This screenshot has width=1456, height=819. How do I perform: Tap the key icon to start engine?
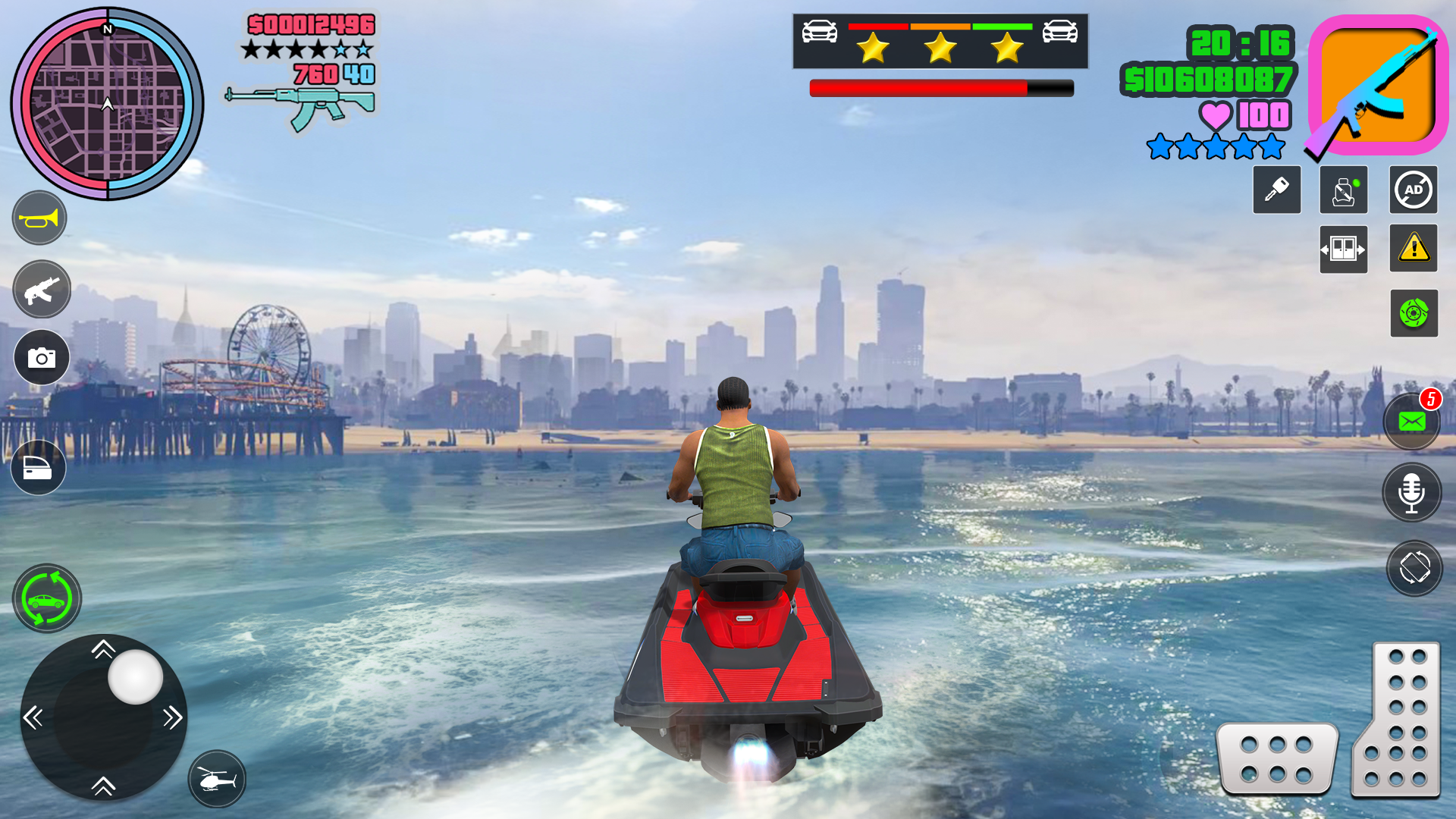1276,190
